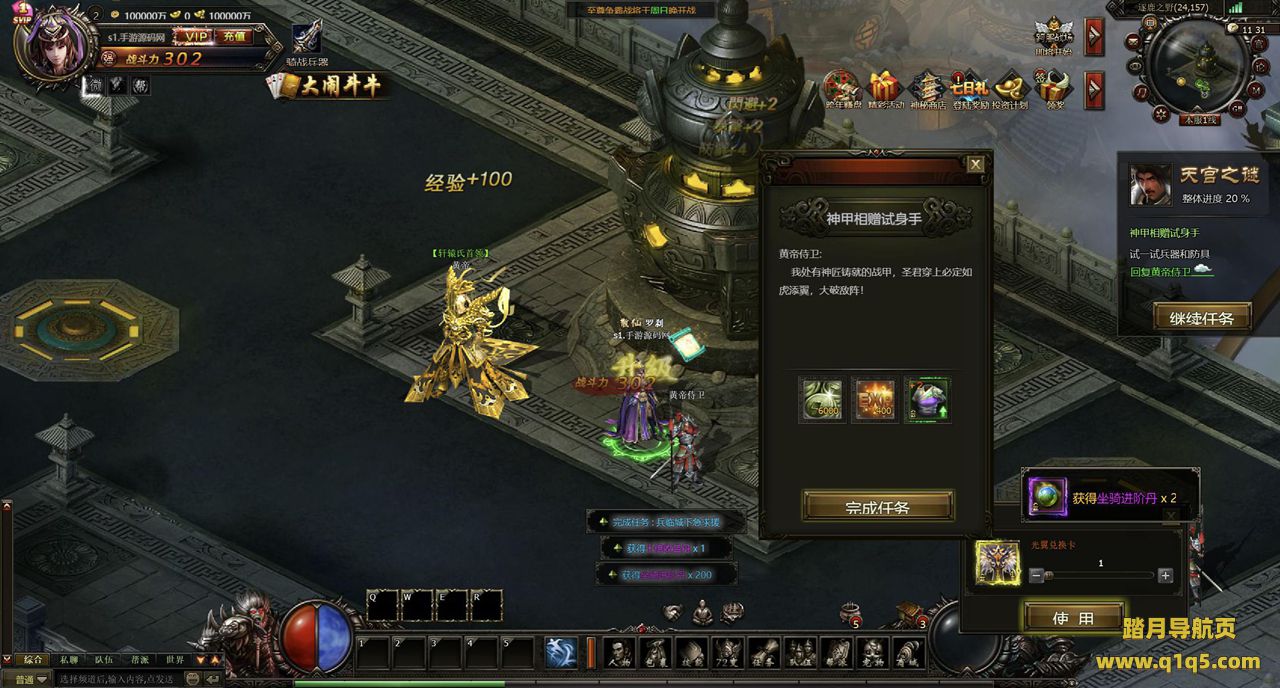Image resolution: width=1280 pixels, height=688 pixels.
Task: Open the 精彩活动 gift box events
Action: point(884,88)
